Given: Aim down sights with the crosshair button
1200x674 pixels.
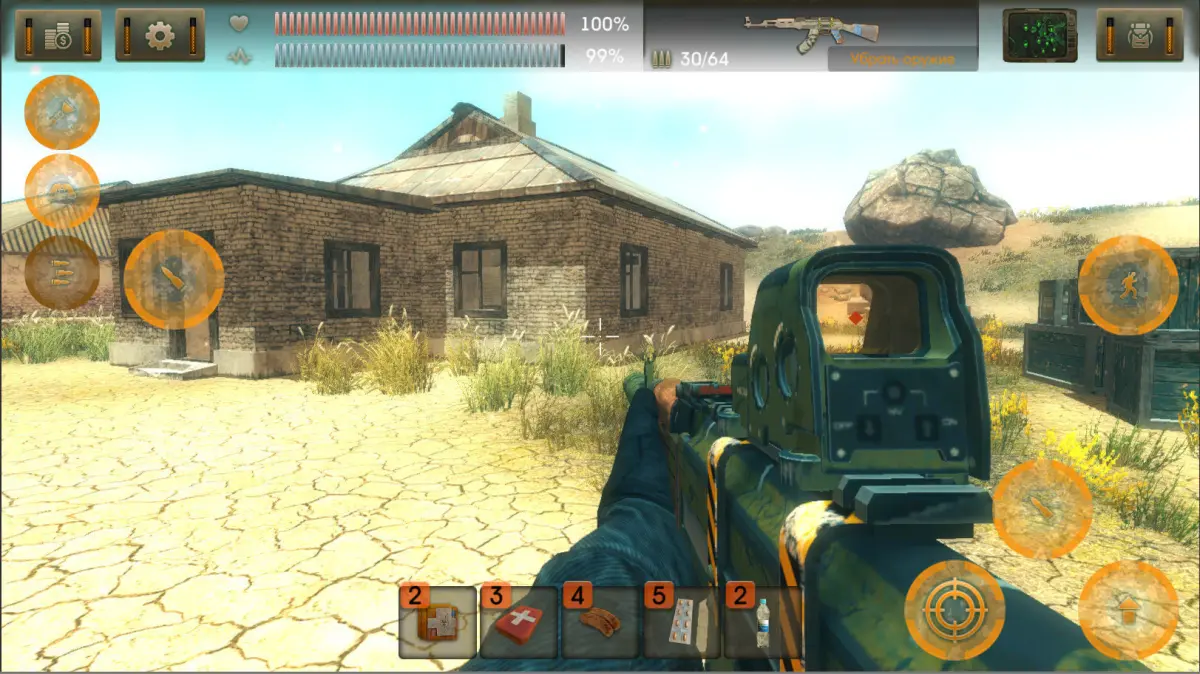Looking at the screenshot, I should pyautogui.click(x=954, y=610).
